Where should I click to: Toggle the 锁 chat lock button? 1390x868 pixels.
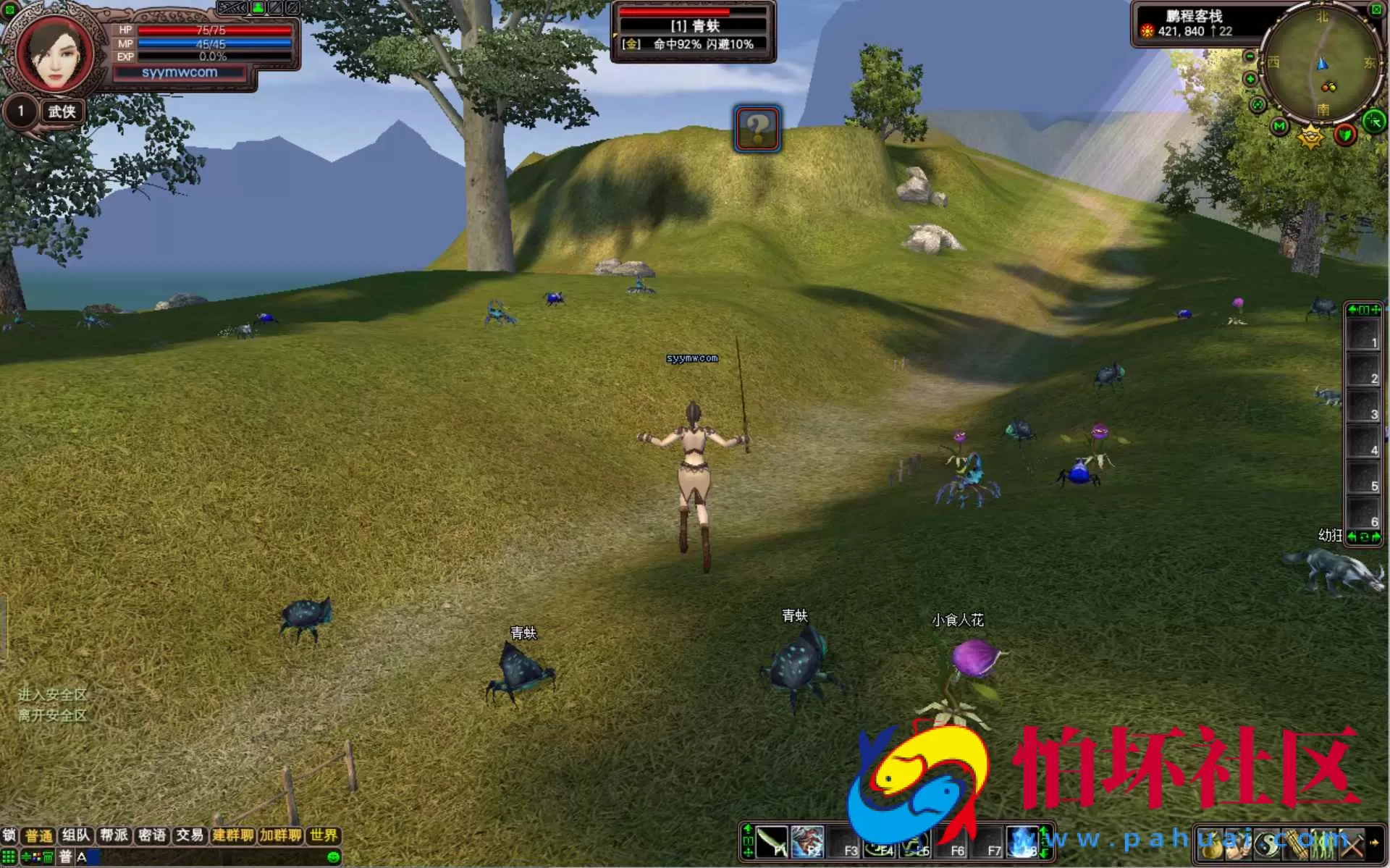click(9, 835)
